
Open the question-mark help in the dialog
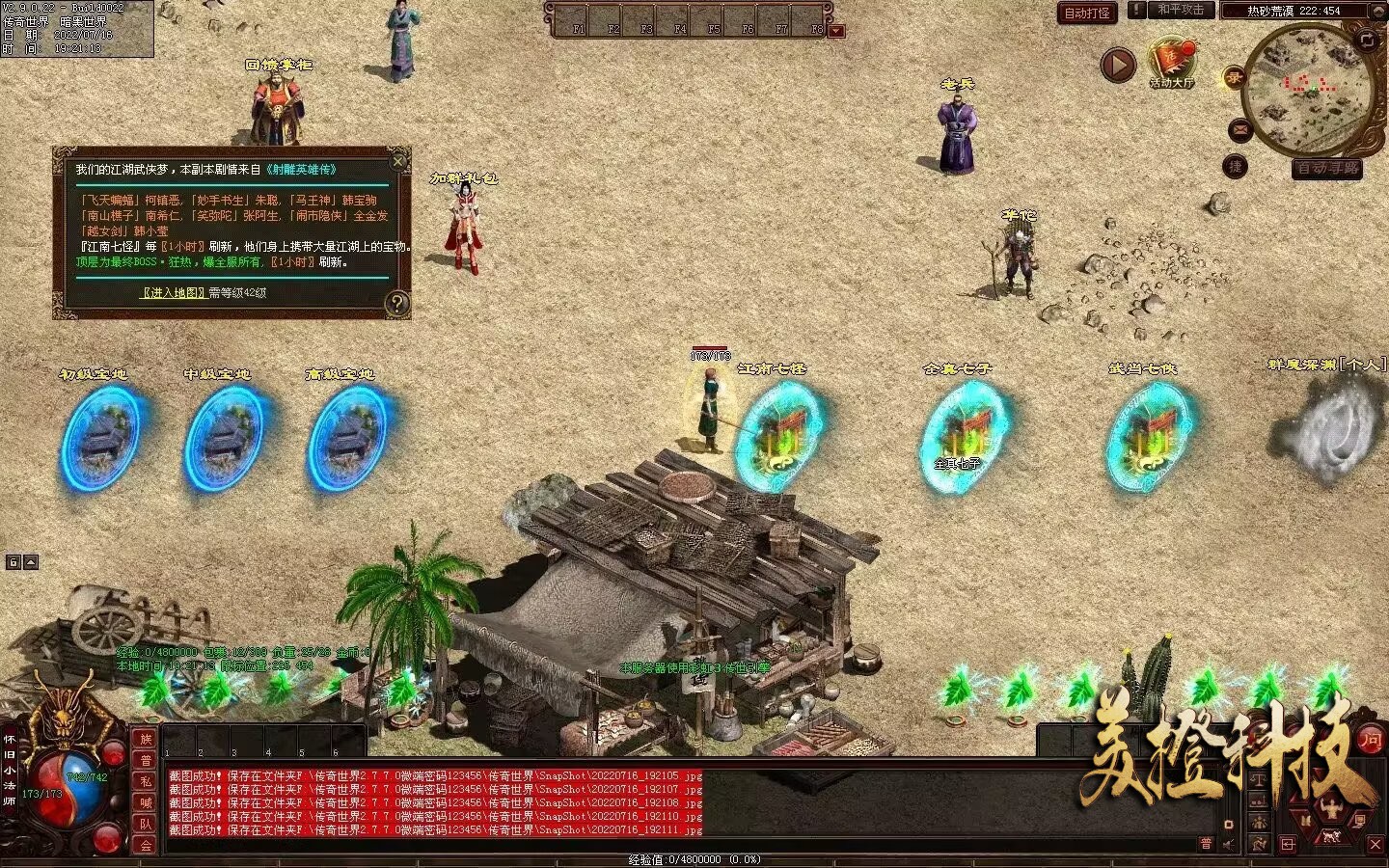click(x=396, y=304)
